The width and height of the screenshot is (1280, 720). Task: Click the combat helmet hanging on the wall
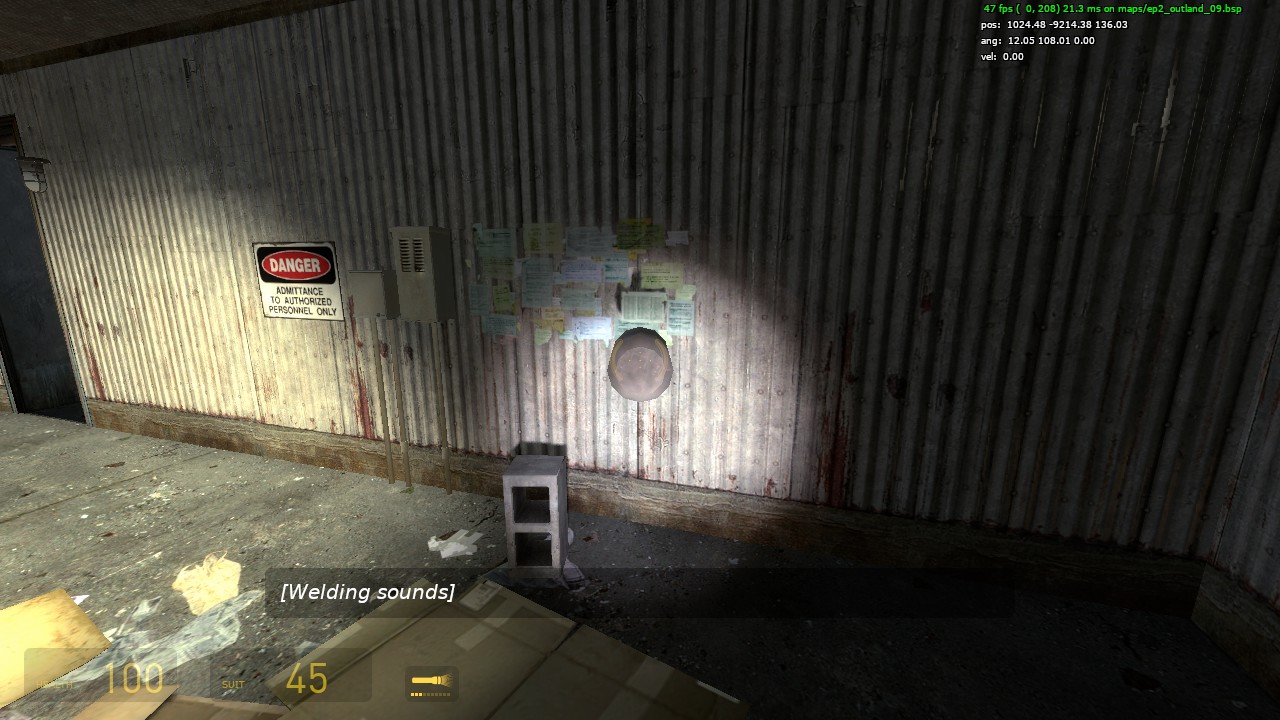pos(640,365)
